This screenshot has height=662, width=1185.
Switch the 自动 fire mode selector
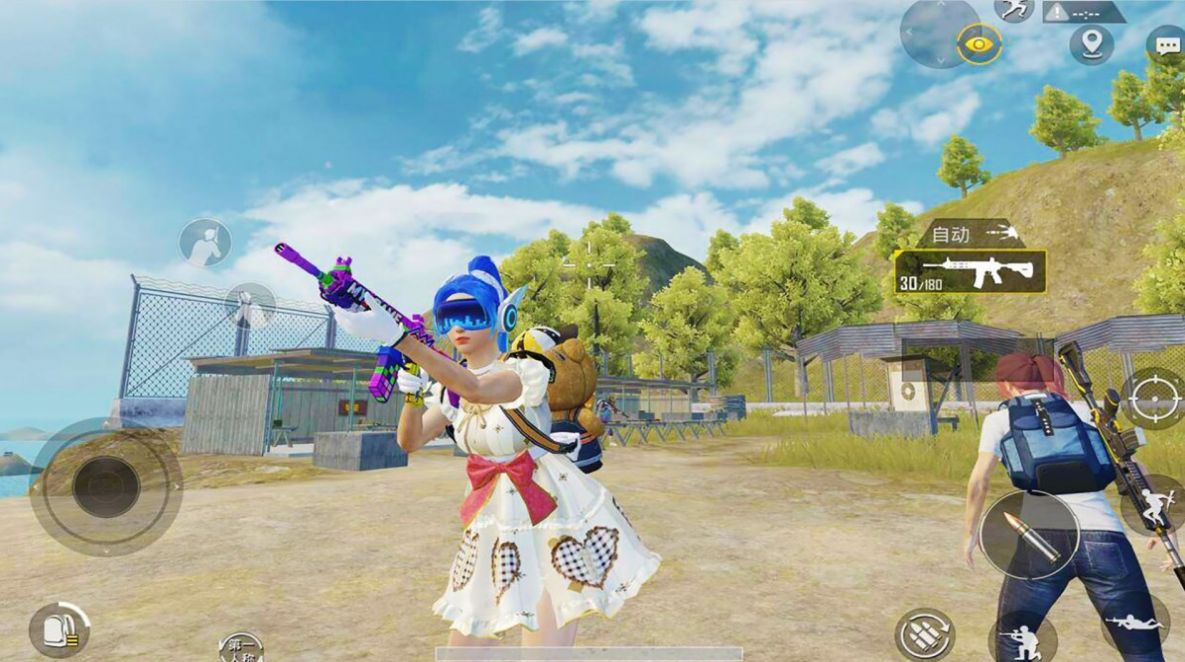[970, 234]
